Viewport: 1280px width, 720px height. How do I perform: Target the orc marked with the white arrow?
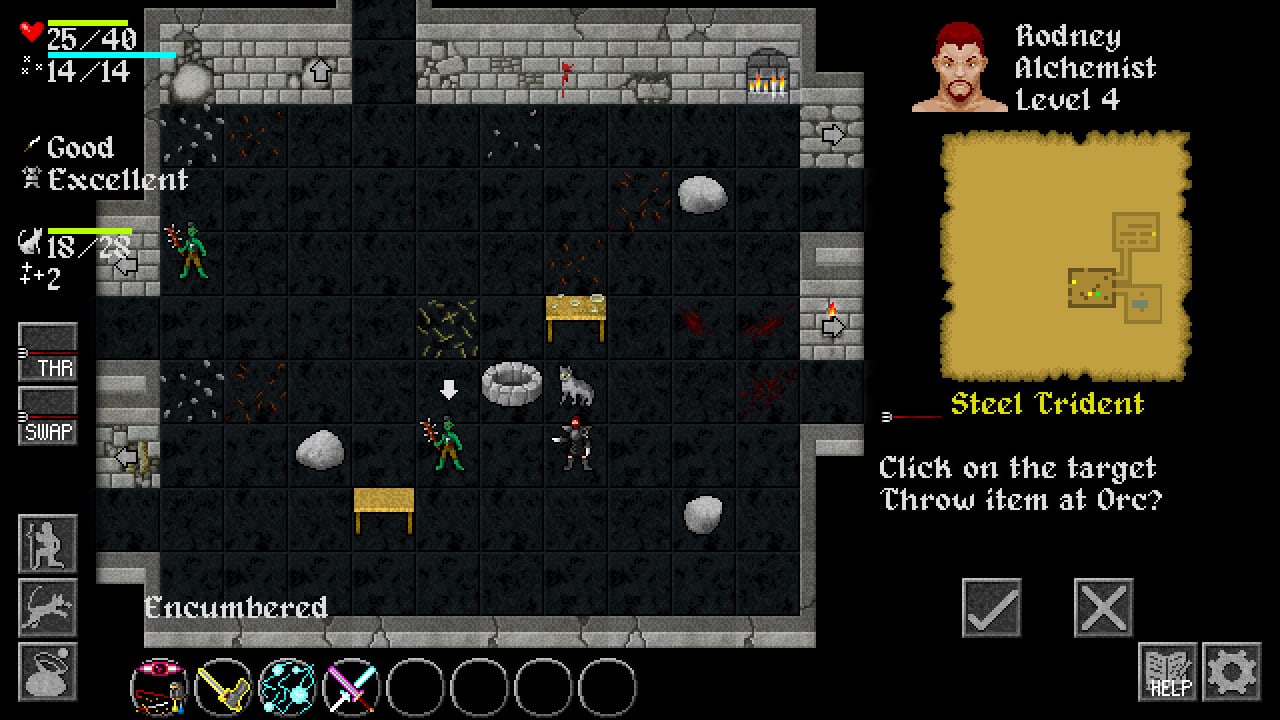coord(447,444)
